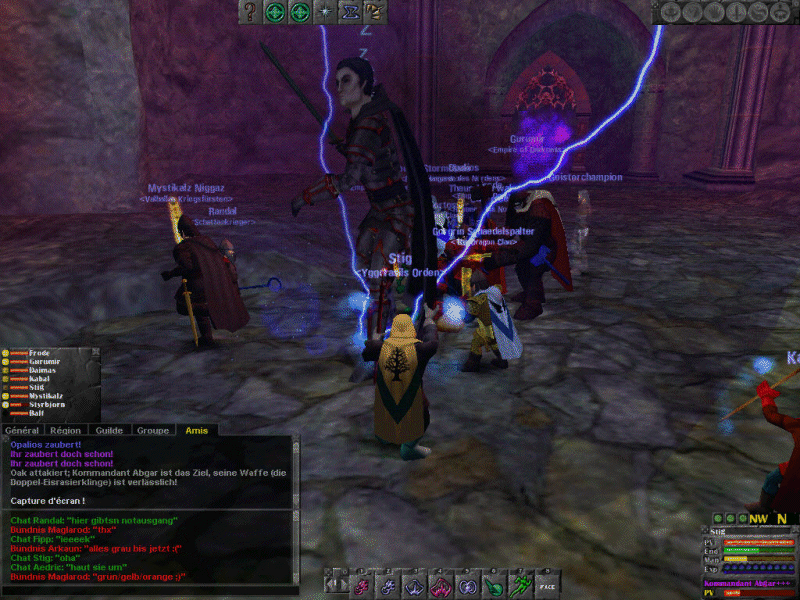Open the question mark help button

tap(250, 12)
